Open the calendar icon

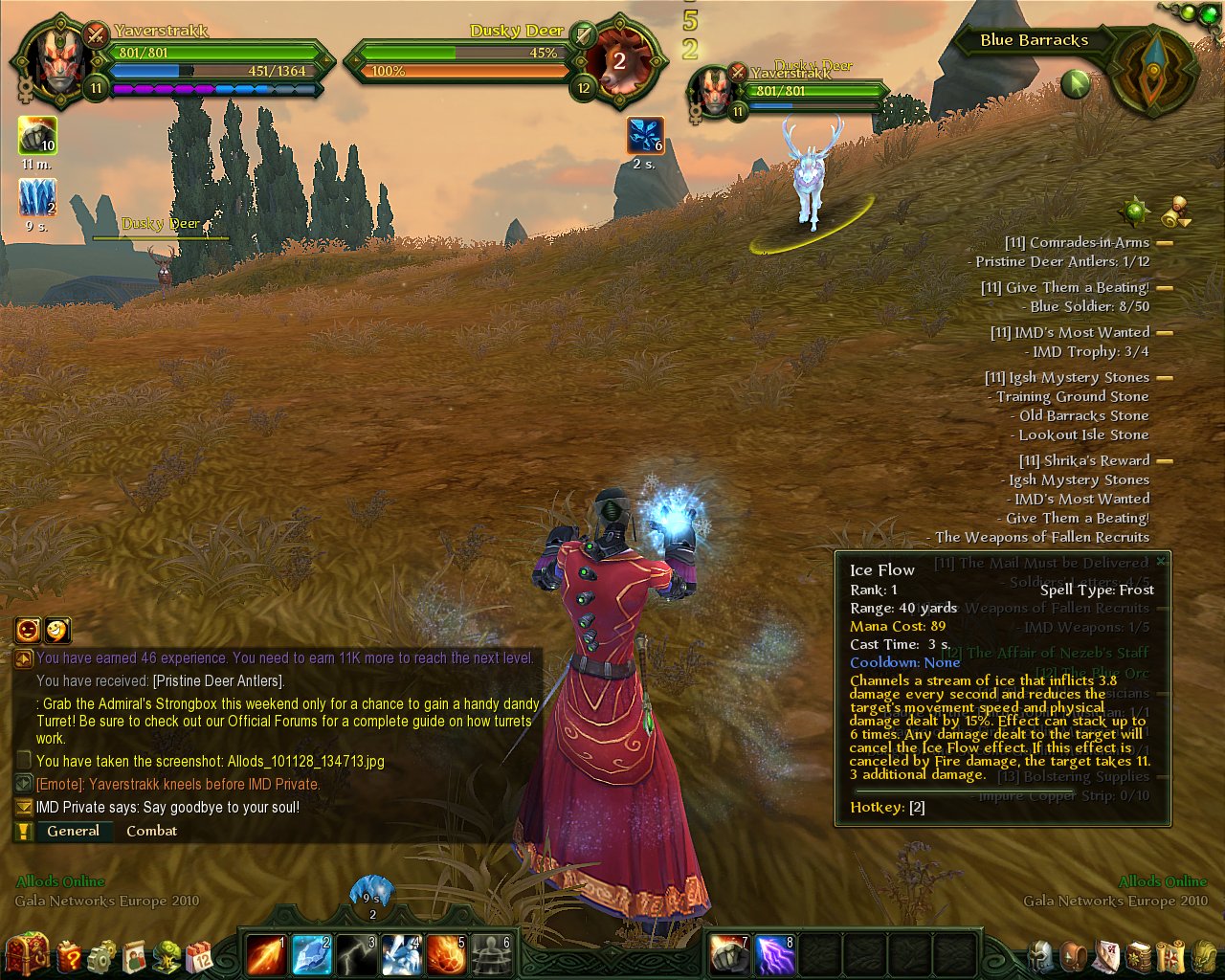tap(200, 955)
